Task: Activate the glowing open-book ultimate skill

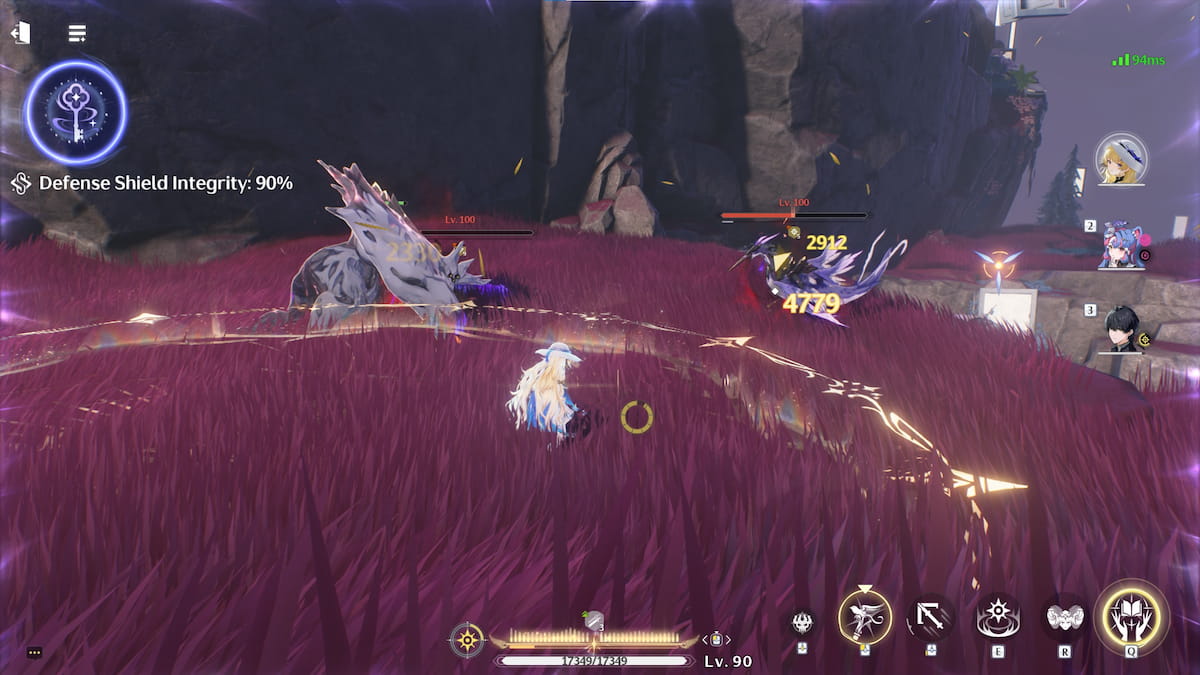Action: click(x=1131, y=618)
